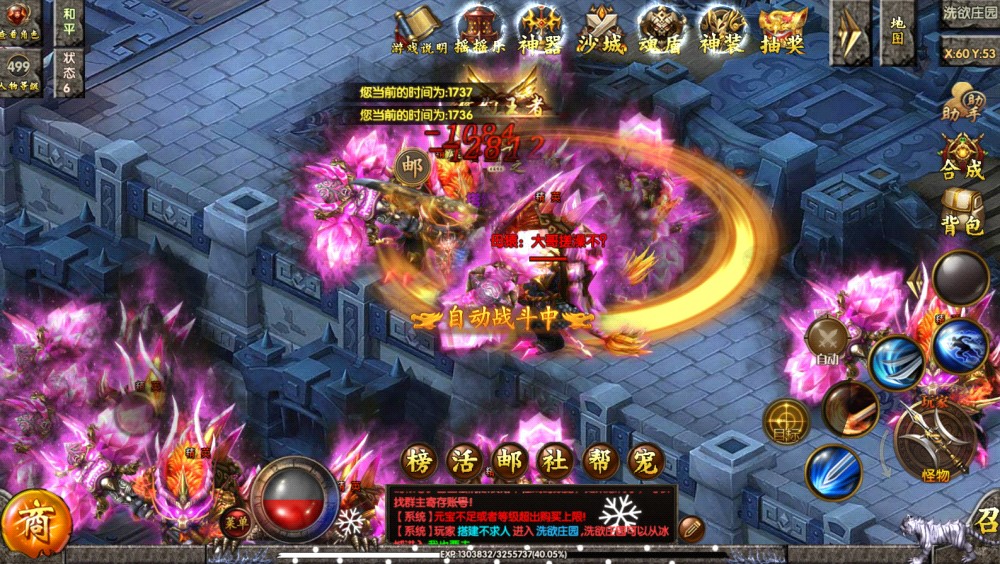Open the 神装 divine gear menu
The image size is (1000, 564).
click(722, 28)
